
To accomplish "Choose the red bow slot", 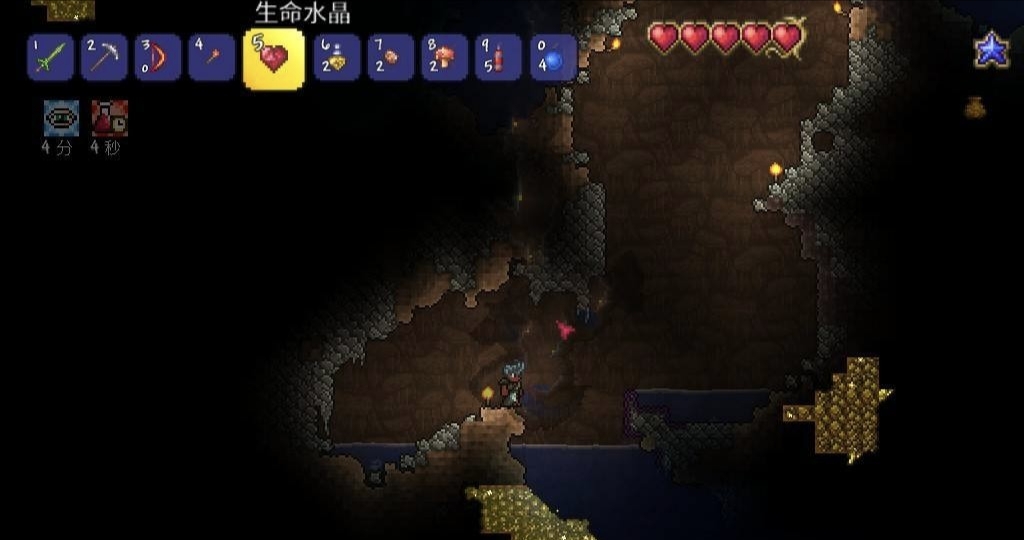I will (158, 57).
